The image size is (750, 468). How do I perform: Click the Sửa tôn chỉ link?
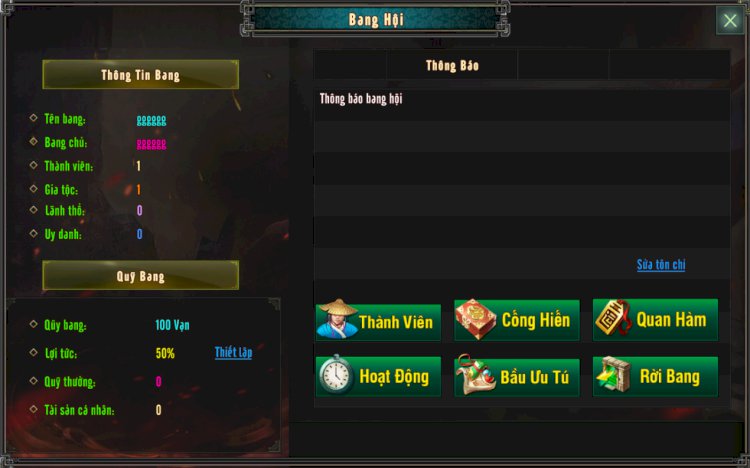point(661,265)
